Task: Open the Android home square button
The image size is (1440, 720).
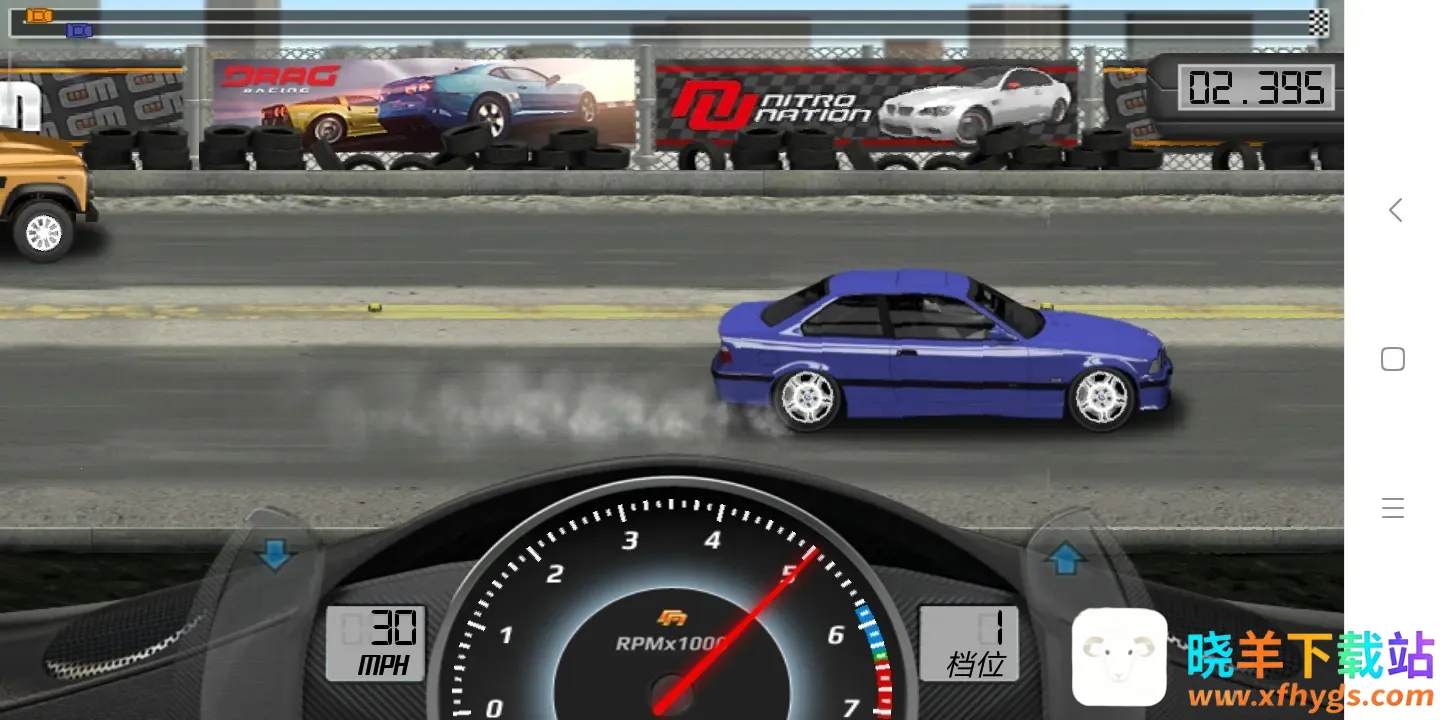Action: tap(1393, 359)
